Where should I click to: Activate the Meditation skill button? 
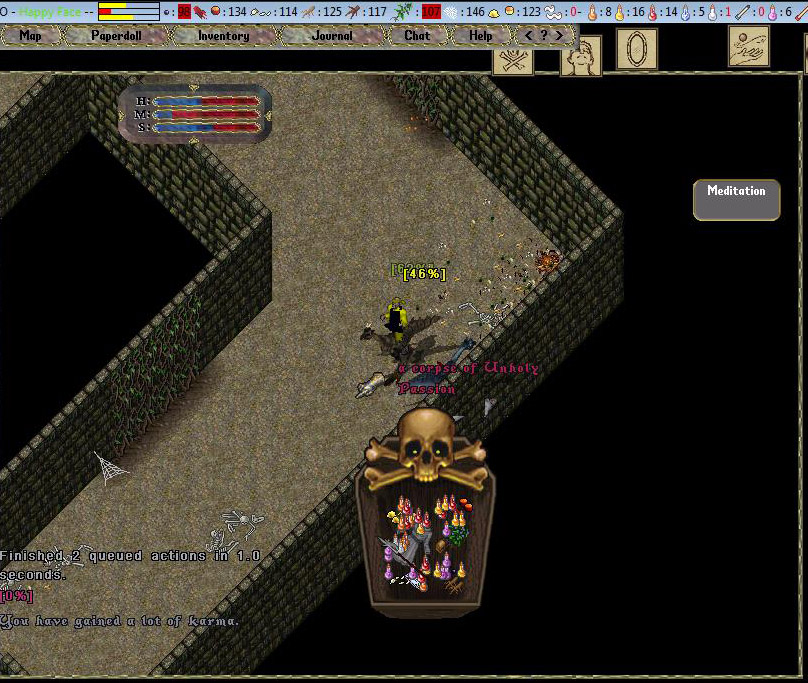pos(736,199)
